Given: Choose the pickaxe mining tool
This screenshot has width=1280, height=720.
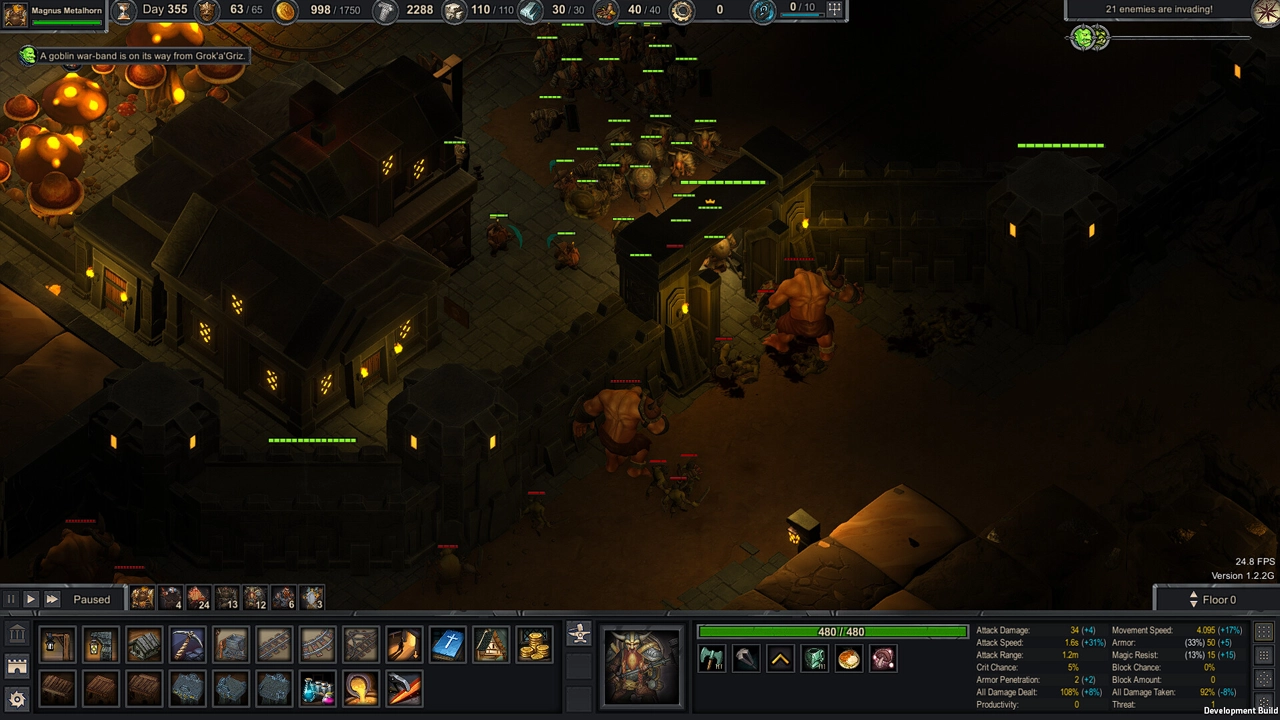Looking at the screenshot, I should (187, 645).
